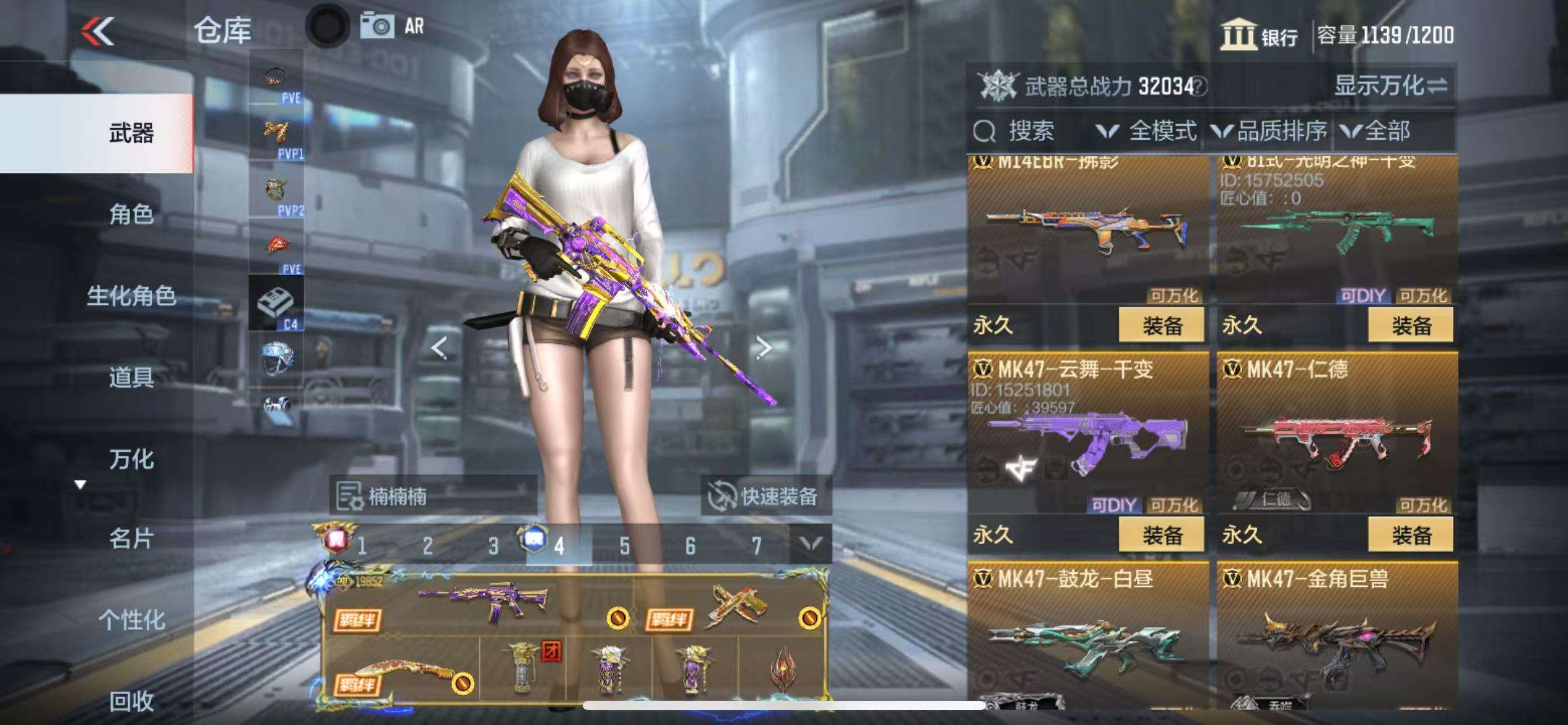Equip the MK47-仁德 rifle
Viewport: 1568px width, 725px height.
1410,535
